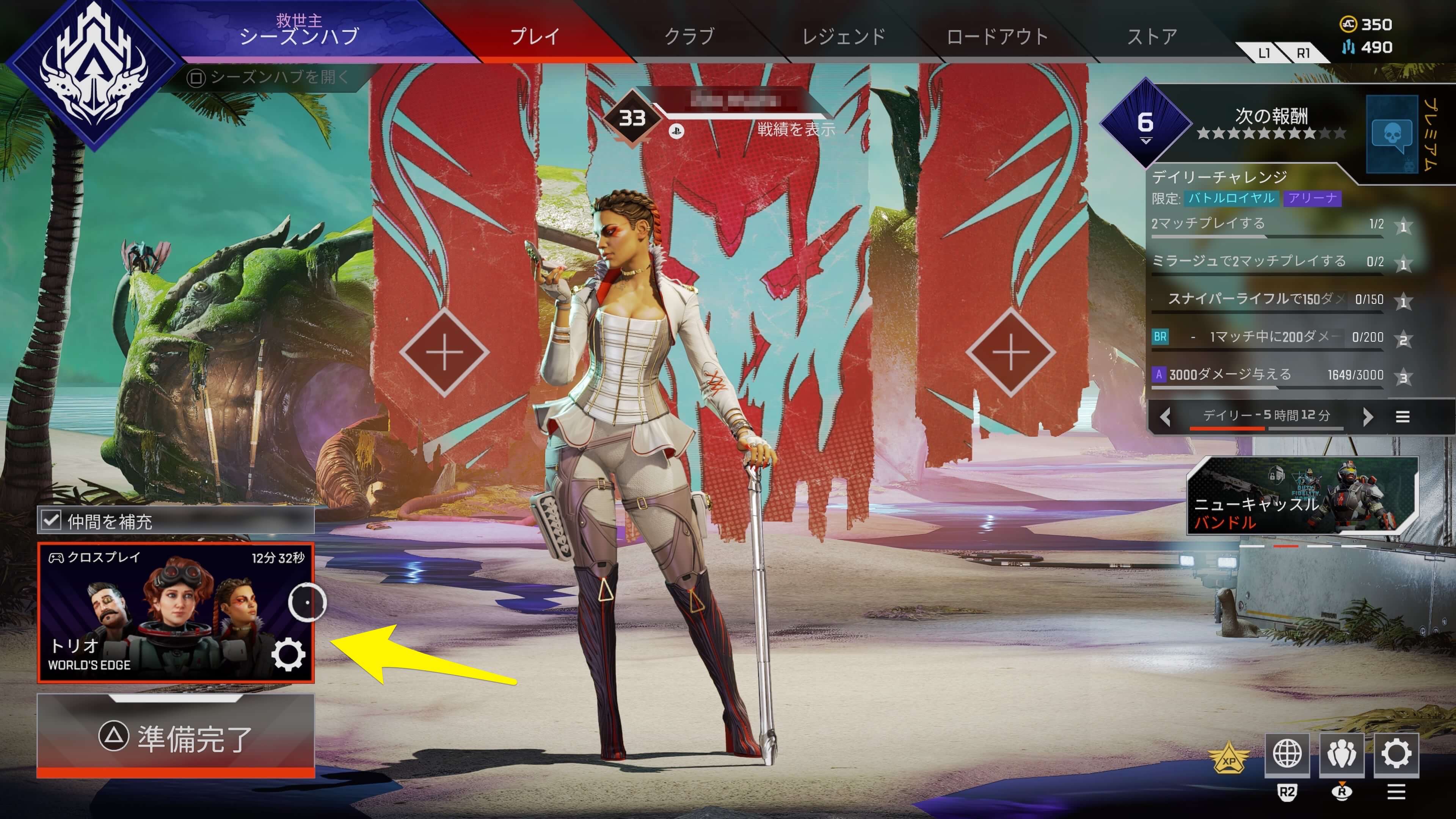Toggle the 仲間を補充 checkbox
The width and height of the screenshot is (1456, 819).
click(x=52, y=520)
